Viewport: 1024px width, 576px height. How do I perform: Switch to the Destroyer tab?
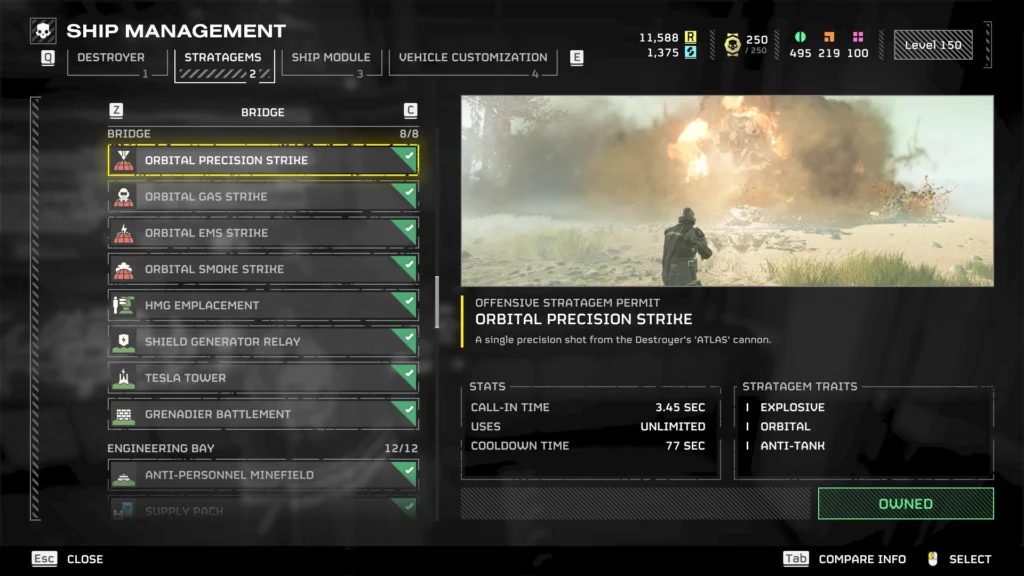[110, 58]
